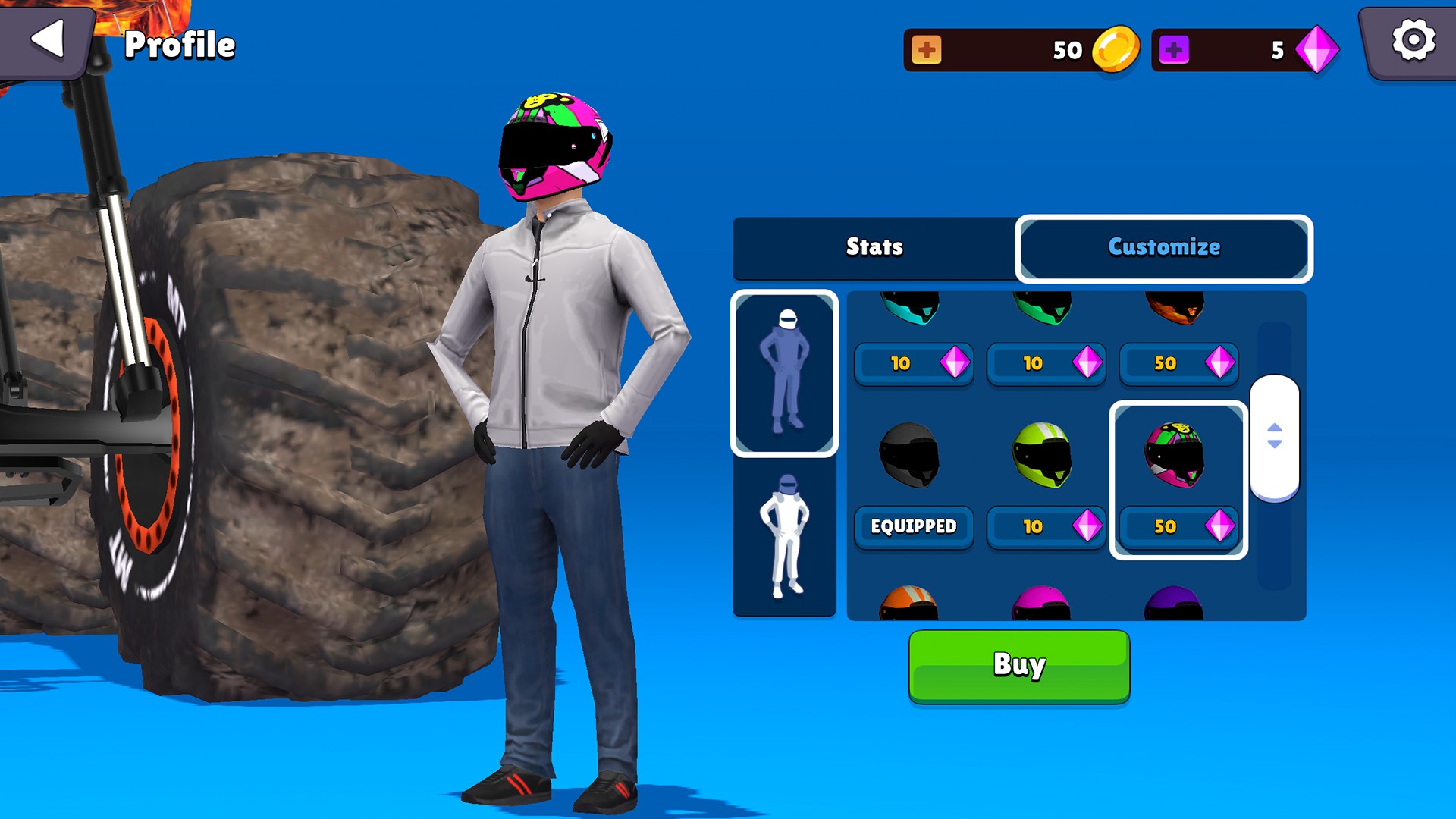Choose the blue helmet category silhouette
The image size is (1456, 819).
pyautogui.click(x=784, y=373)
